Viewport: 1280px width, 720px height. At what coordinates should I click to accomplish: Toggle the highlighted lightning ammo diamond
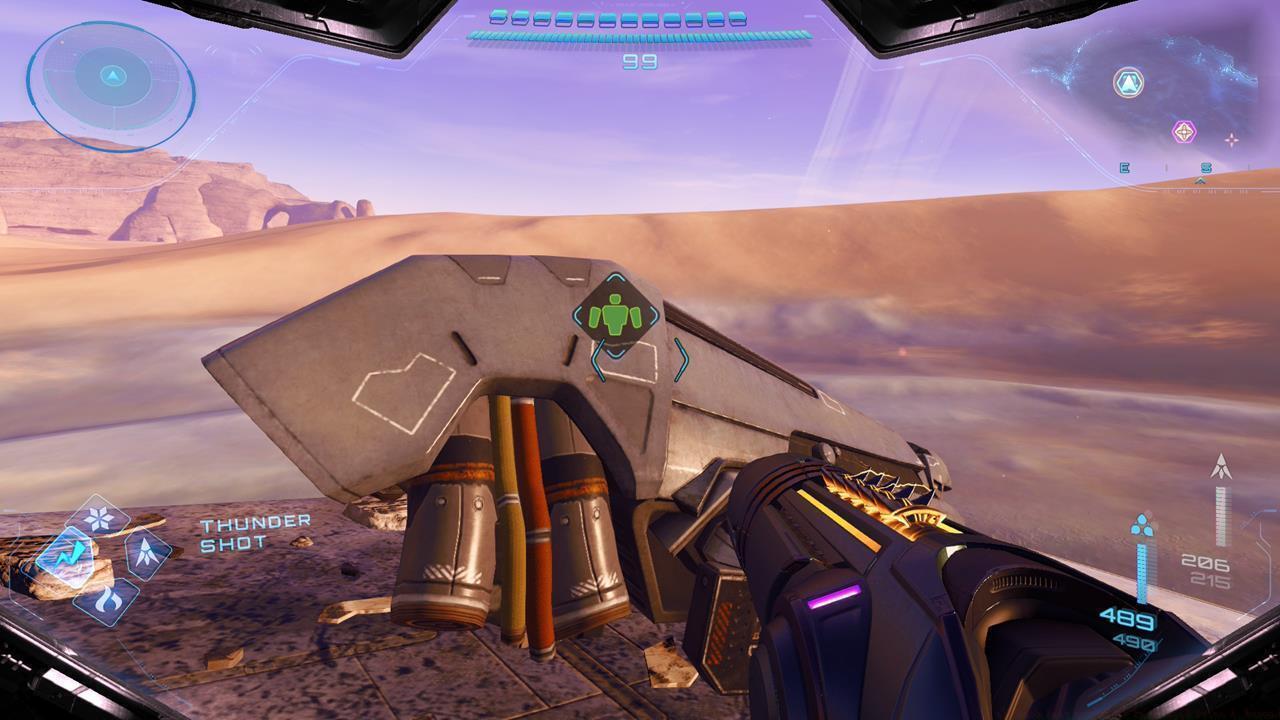71,552
